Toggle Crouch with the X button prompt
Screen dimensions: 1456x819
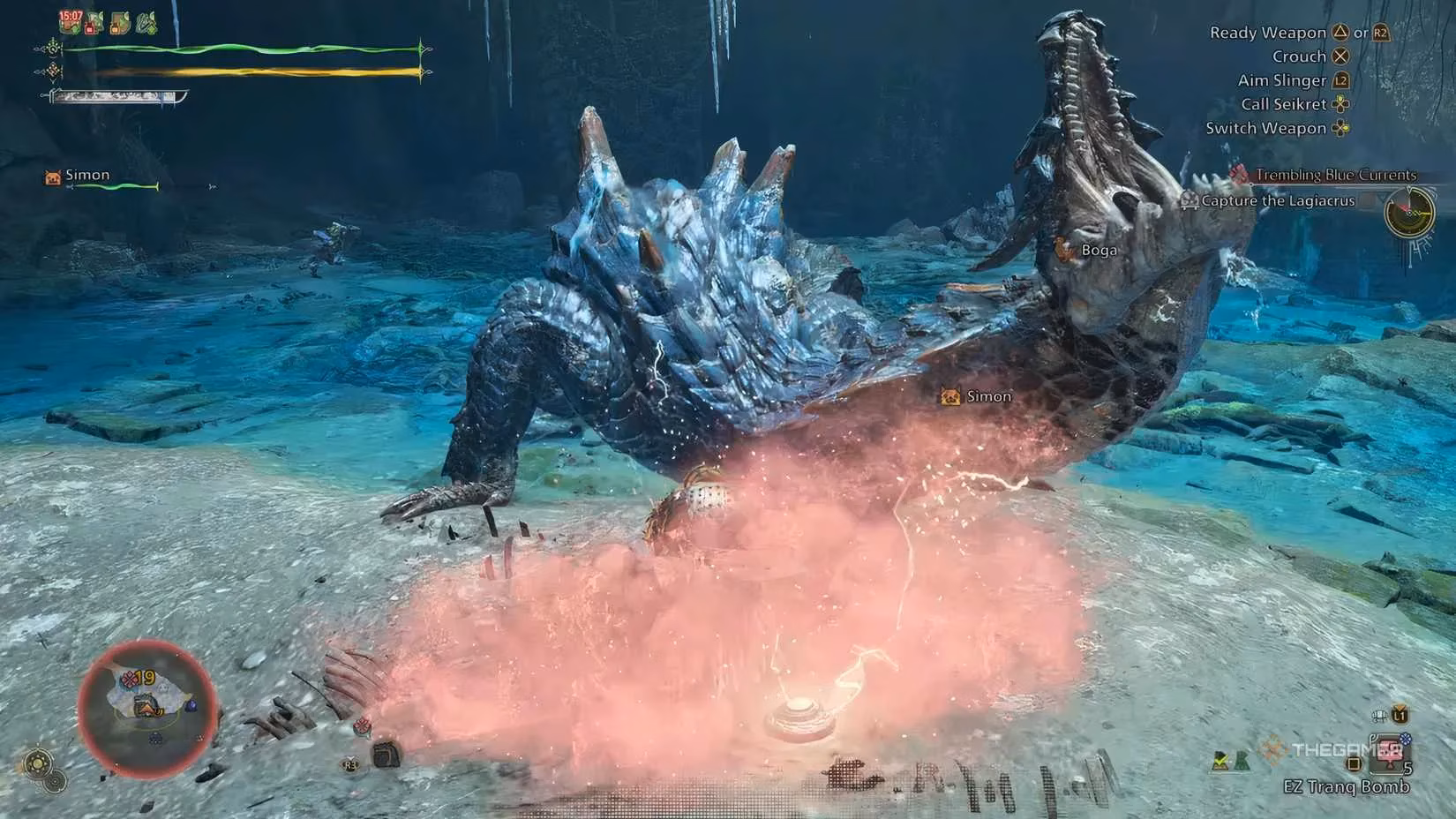1342,56
